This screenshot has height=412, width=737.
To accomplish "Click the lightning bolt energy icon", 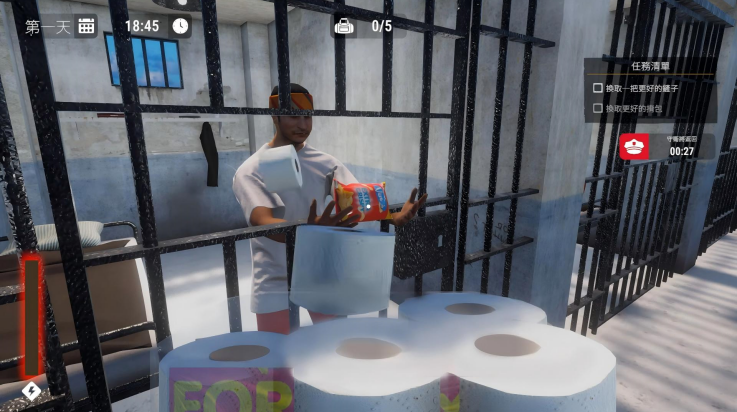I will pos(31,390).
